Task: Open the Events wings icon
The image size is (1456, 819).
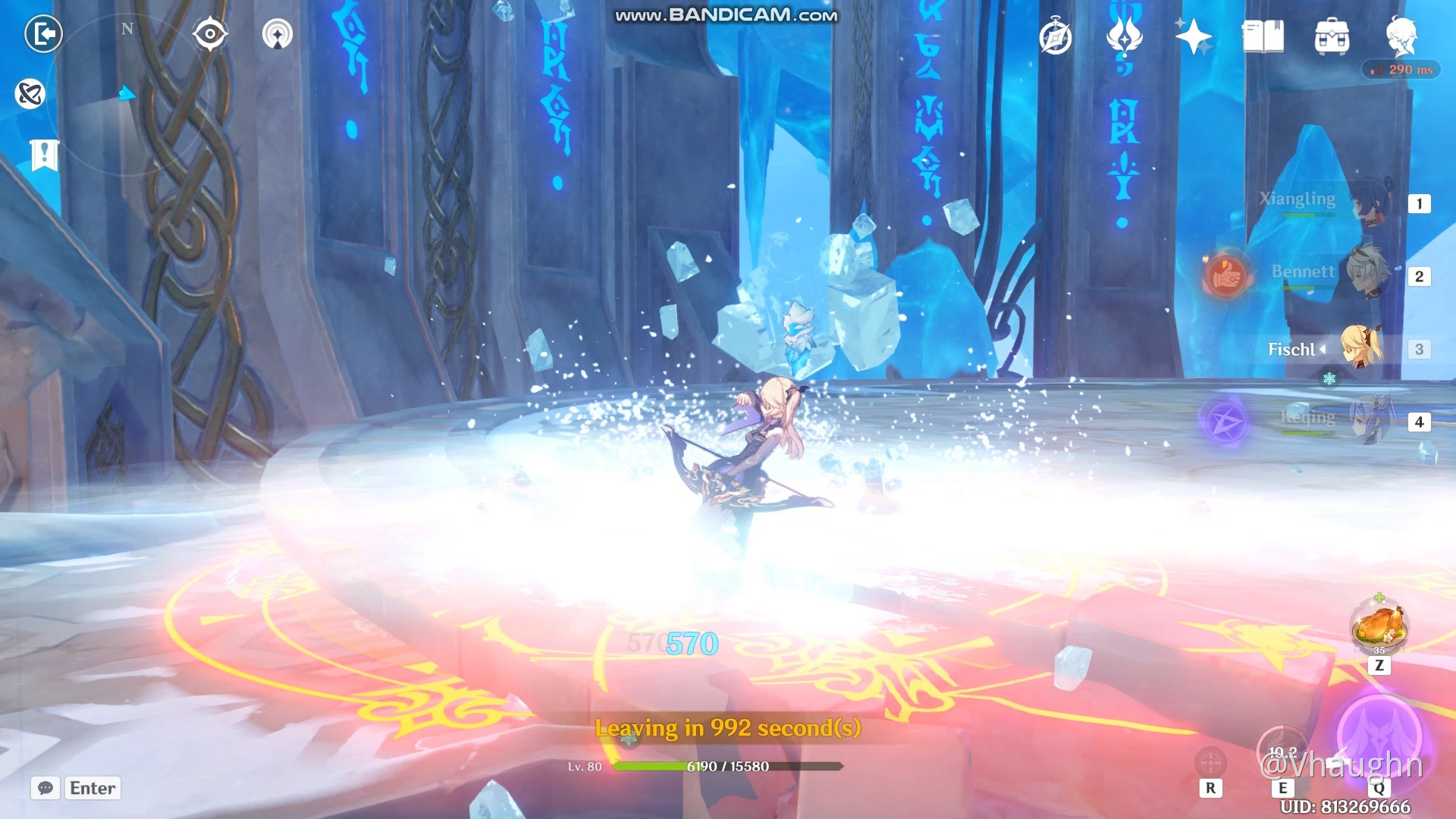Action: point(1124,36)
